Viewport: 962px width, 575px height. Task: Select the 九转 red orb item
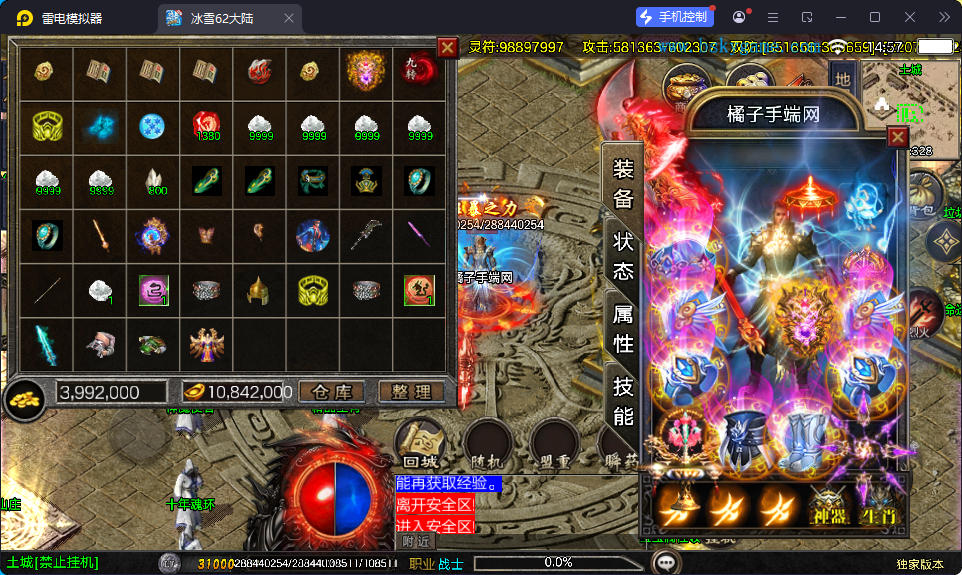(x=419, y=69)
